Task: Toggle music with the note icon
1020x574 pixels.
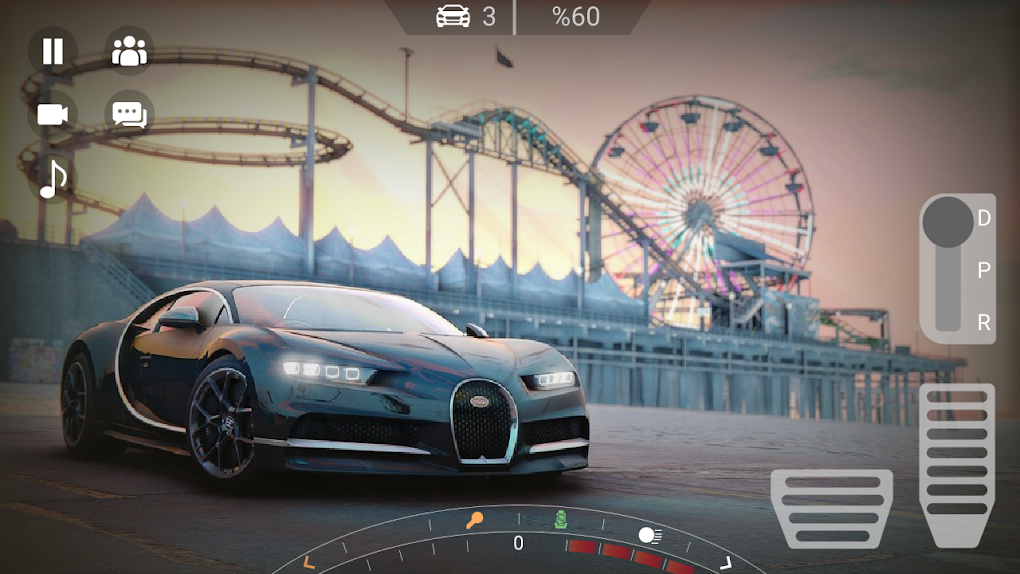Action: pyautogui.click(x=52, y=178)
